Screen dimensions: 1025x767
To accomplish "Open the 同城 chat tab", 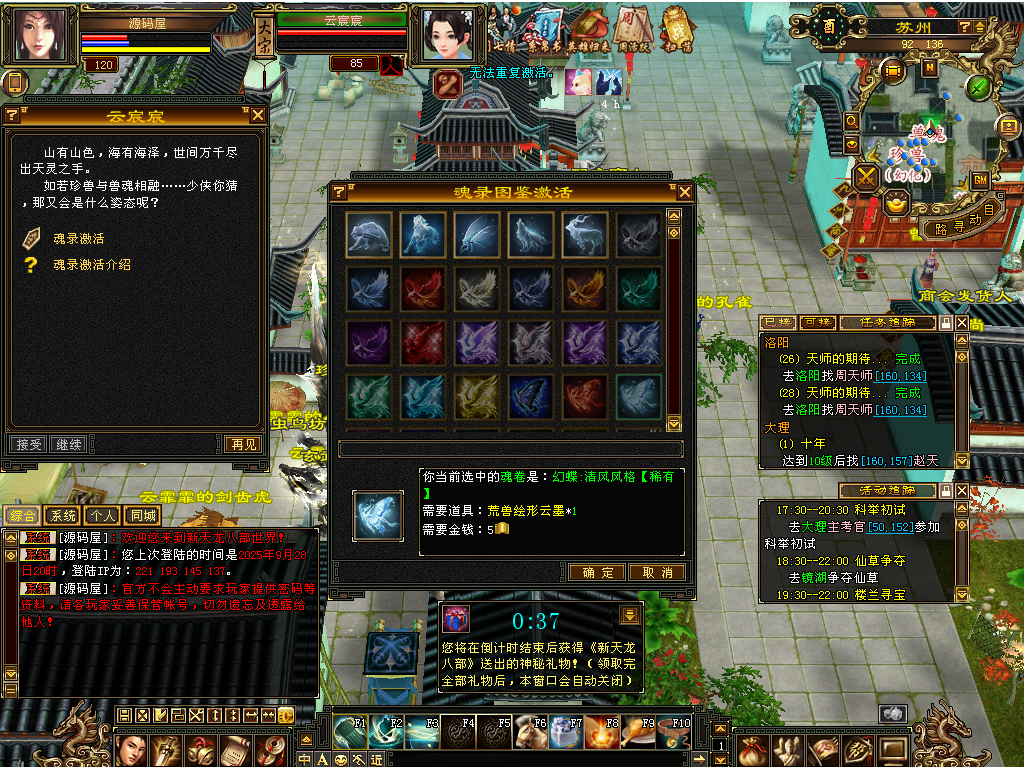I will point(142,516).
